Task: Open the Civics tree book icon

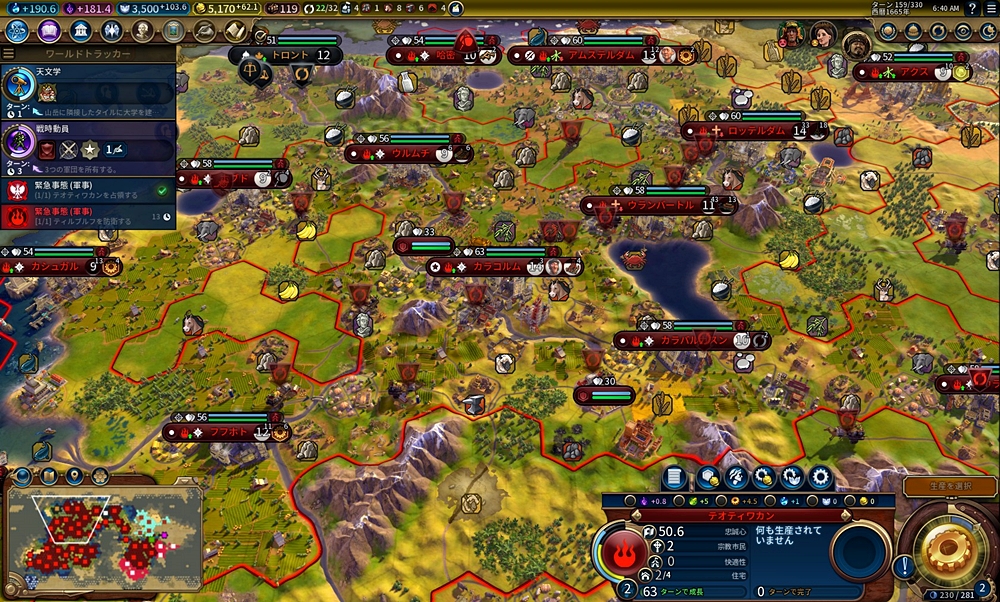Action: pyautogui.click(x=49, y=31)
